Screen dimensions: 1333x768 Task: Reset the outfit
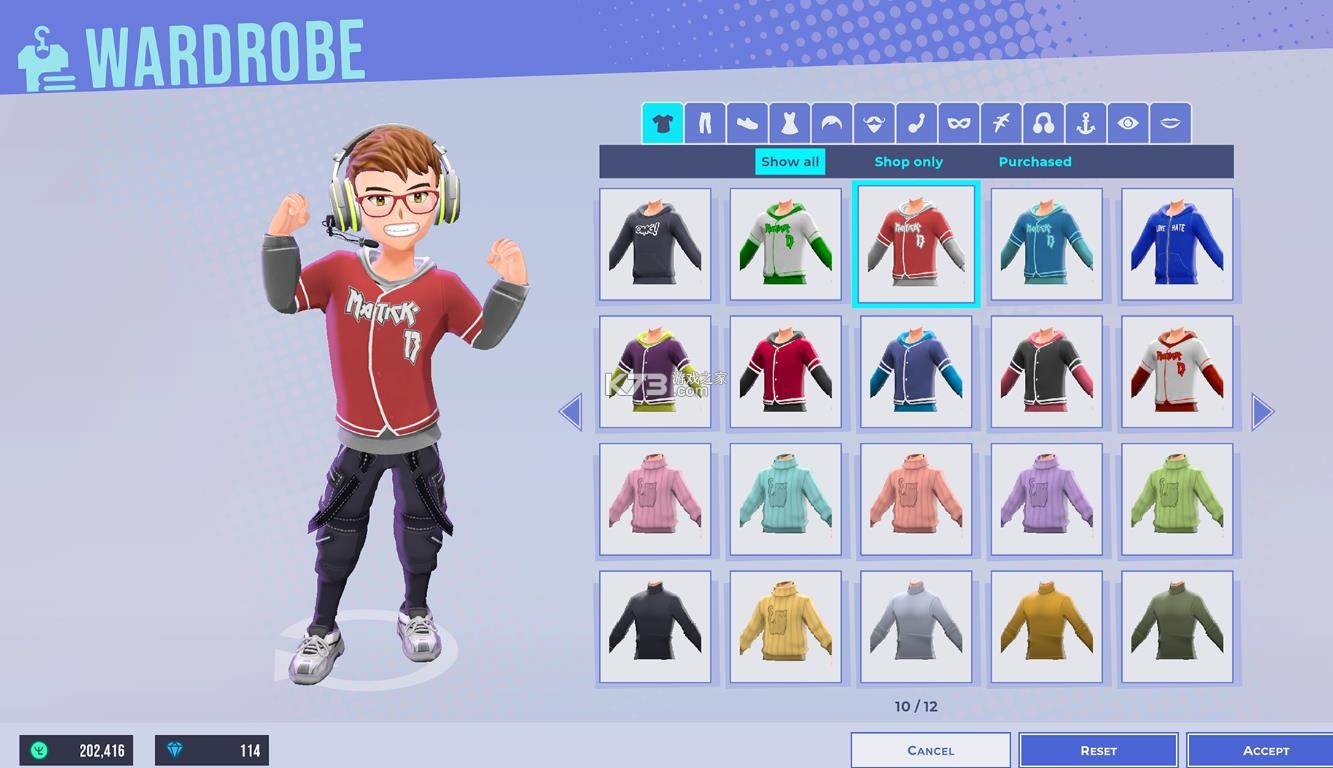tap(1098, 750)
